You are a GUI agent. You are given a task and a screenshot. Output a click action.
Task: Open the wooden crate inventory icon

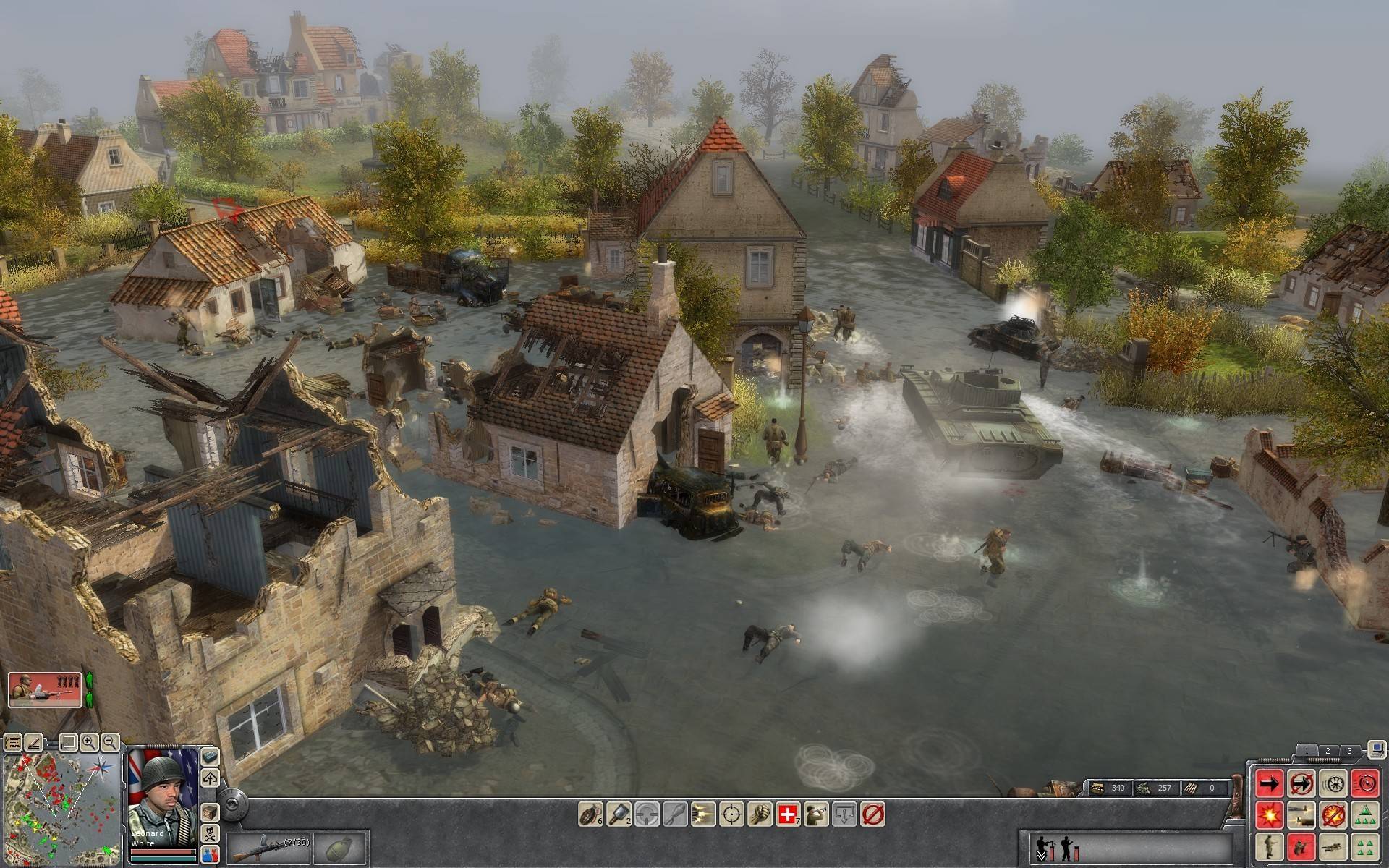click(x=210, y=812)
